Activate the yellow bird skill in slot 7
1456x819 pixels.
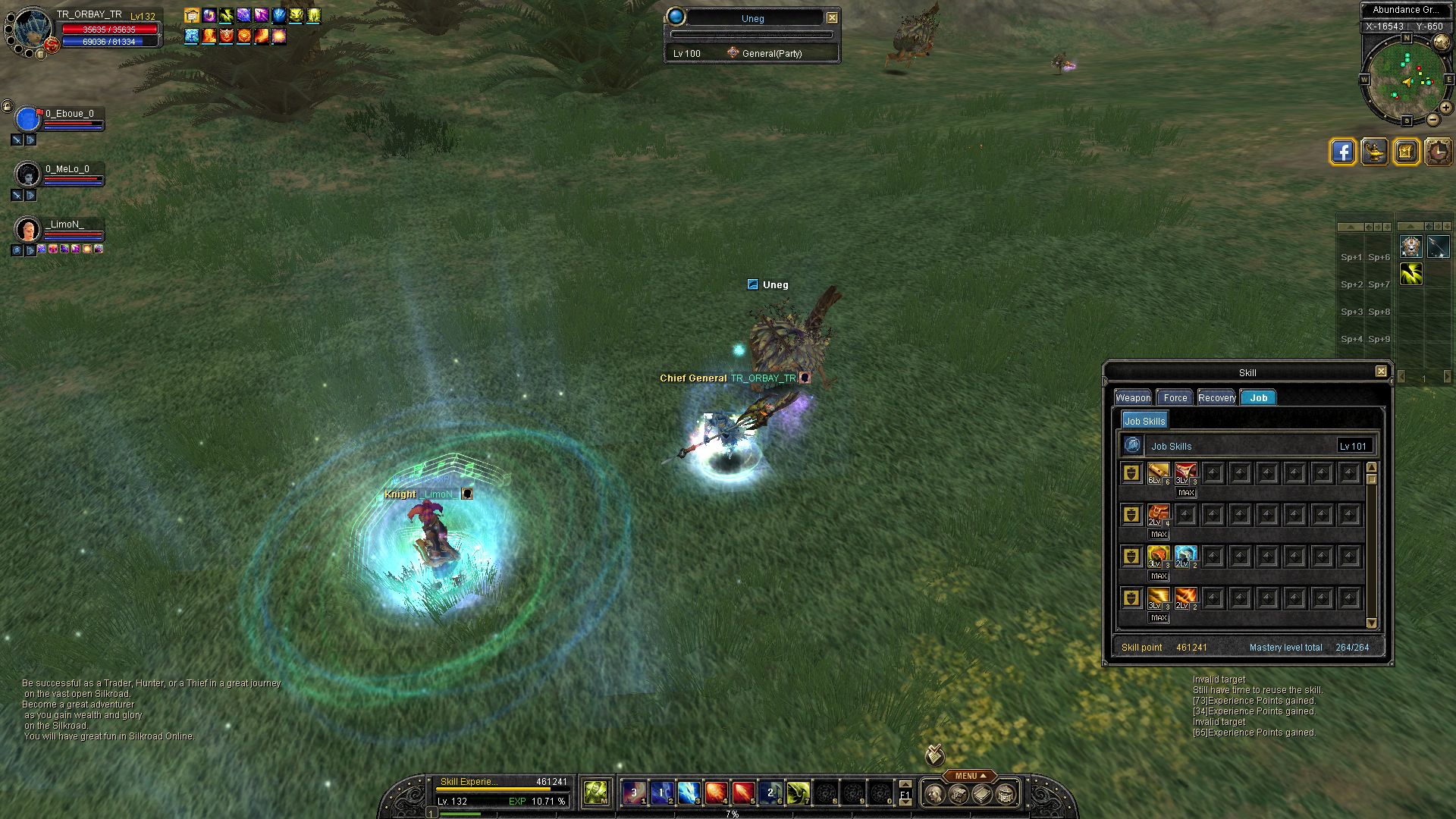click(x=798, y=793)
